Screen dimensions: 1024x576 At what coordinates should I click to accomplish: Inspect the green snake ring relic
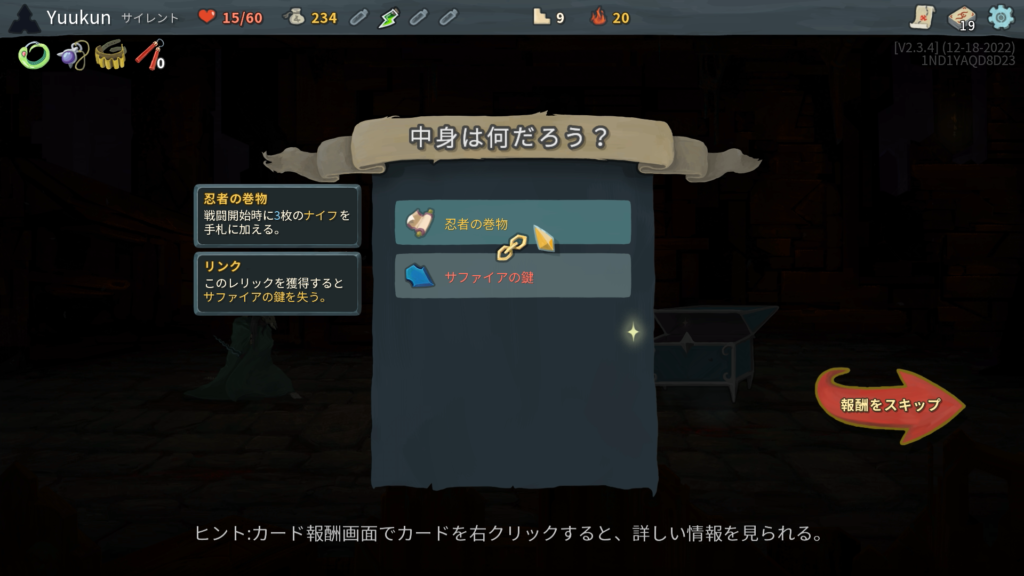[x=33, y=56]
